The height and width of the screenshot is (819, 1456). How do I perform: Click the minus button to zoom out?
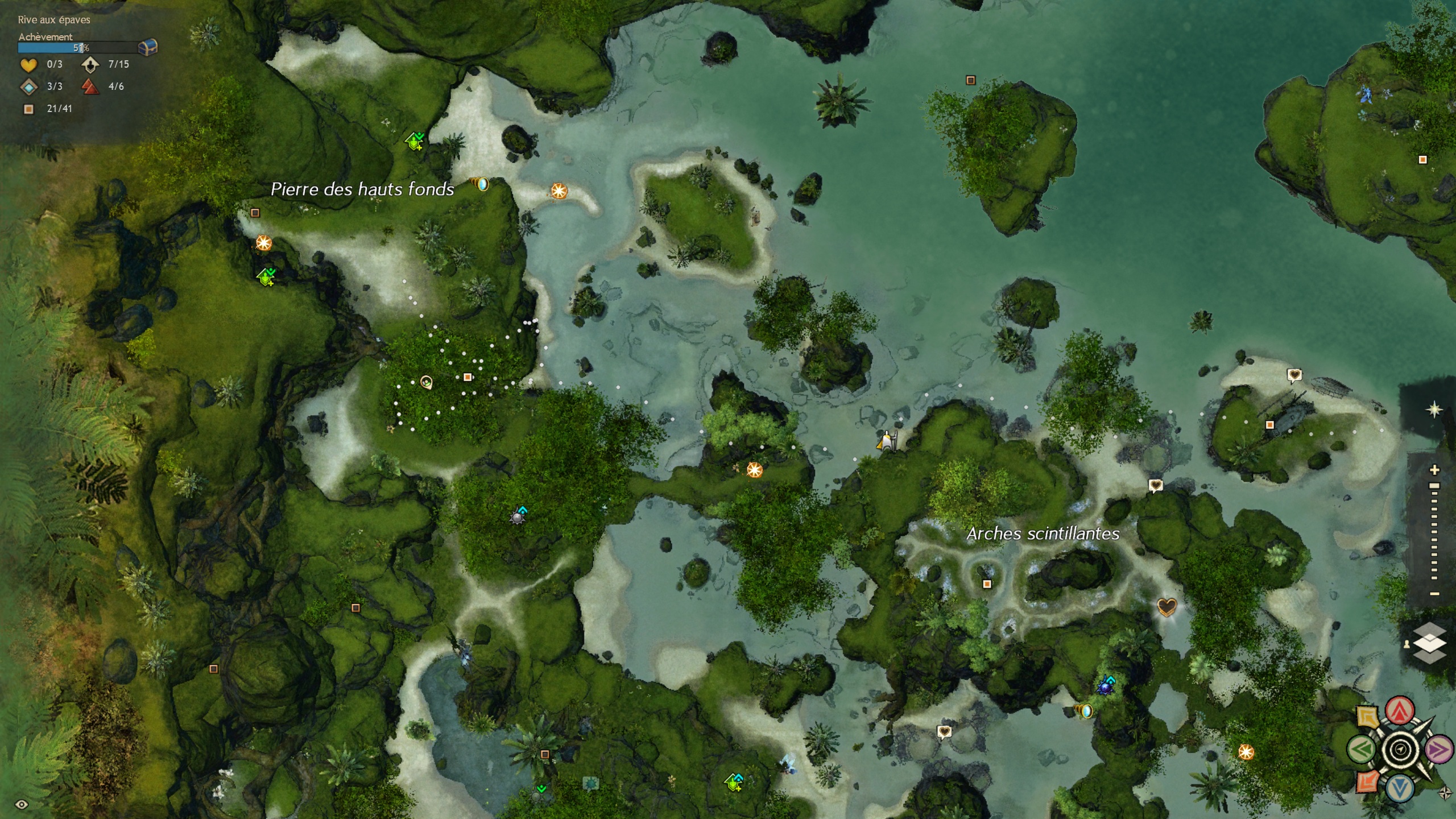(x=1435, y=594)
